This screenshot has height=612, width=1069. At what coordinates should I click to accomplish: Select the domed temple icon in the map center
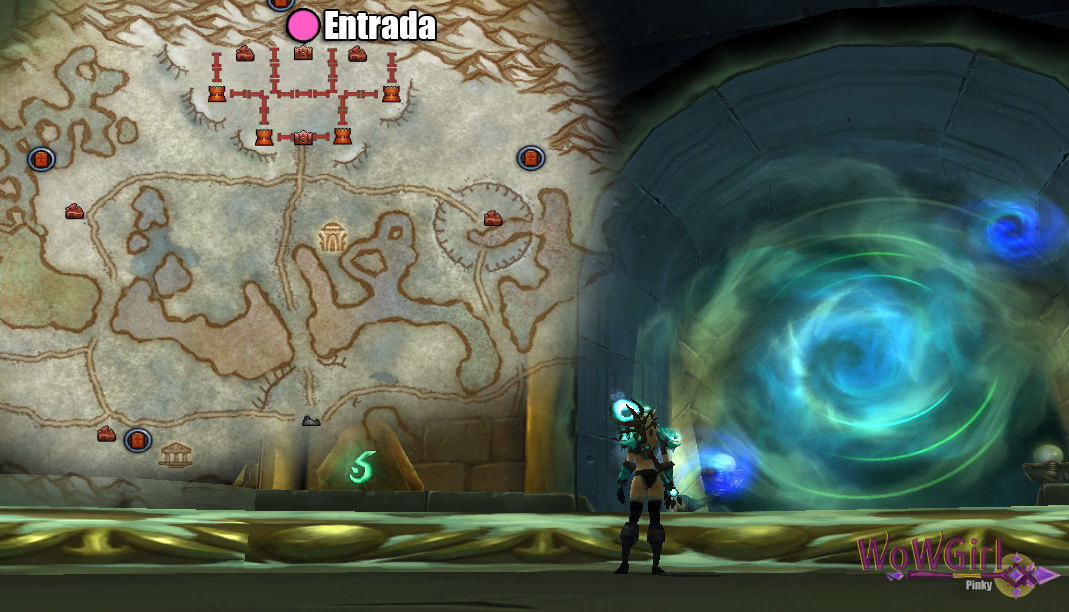[331, 237]
